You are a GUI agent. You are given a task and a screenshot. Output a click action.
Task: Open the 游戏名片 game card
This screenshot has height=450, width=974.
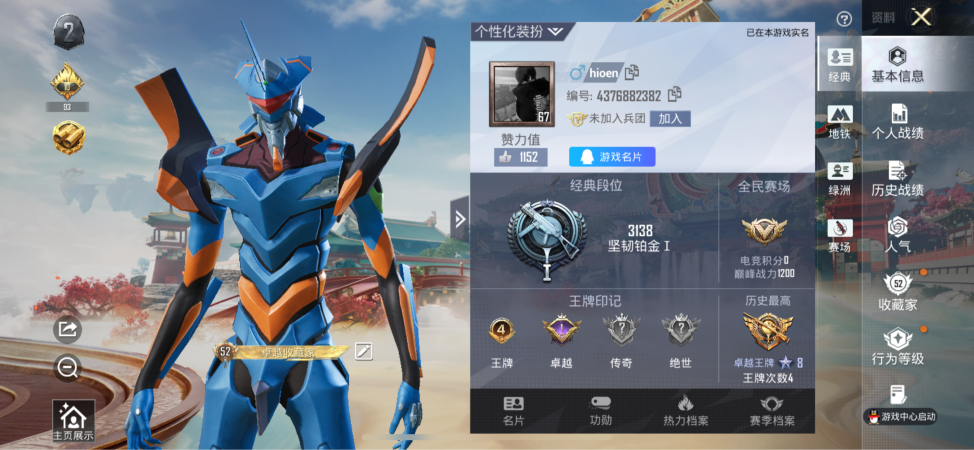(612, 157)
